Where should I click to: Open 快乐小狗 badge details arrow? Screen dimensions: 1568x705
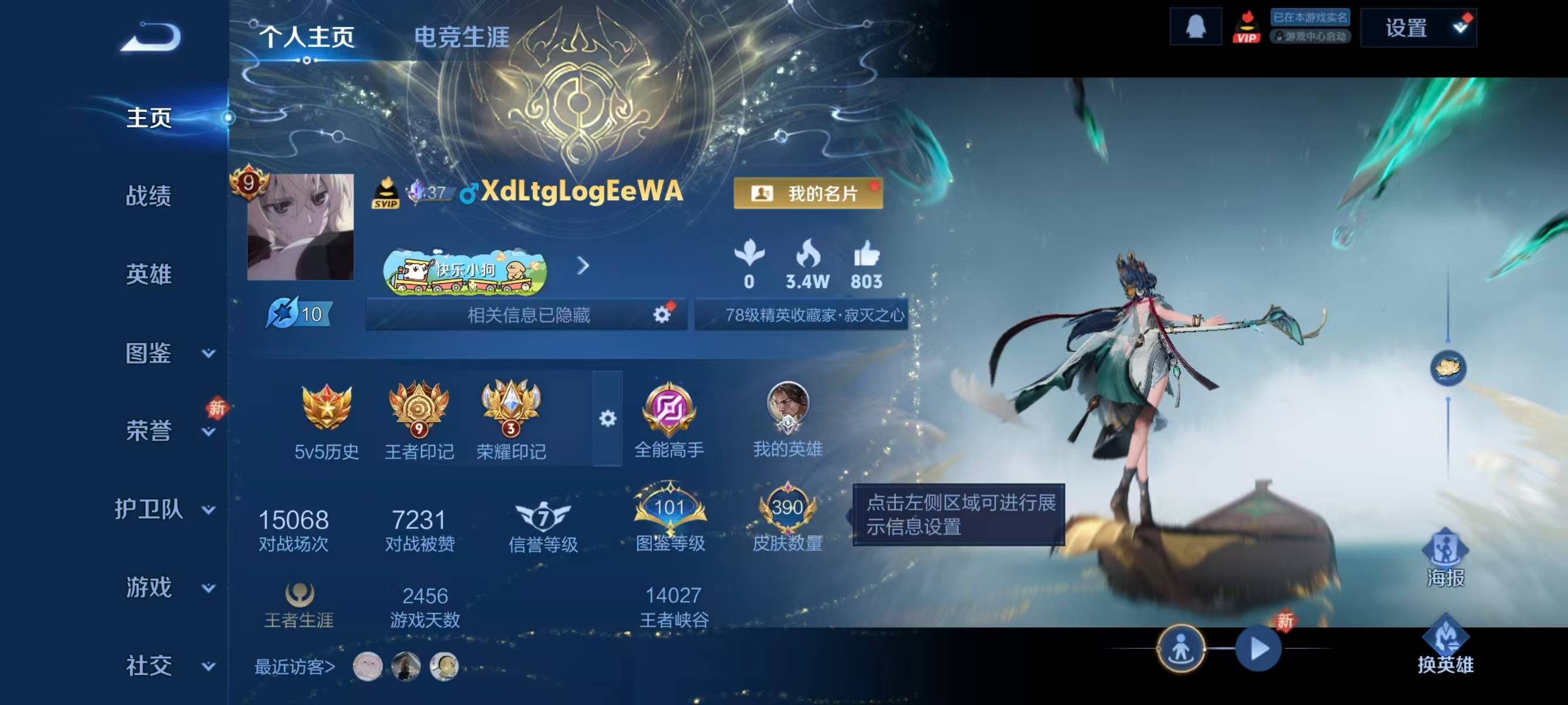(584, 267)
